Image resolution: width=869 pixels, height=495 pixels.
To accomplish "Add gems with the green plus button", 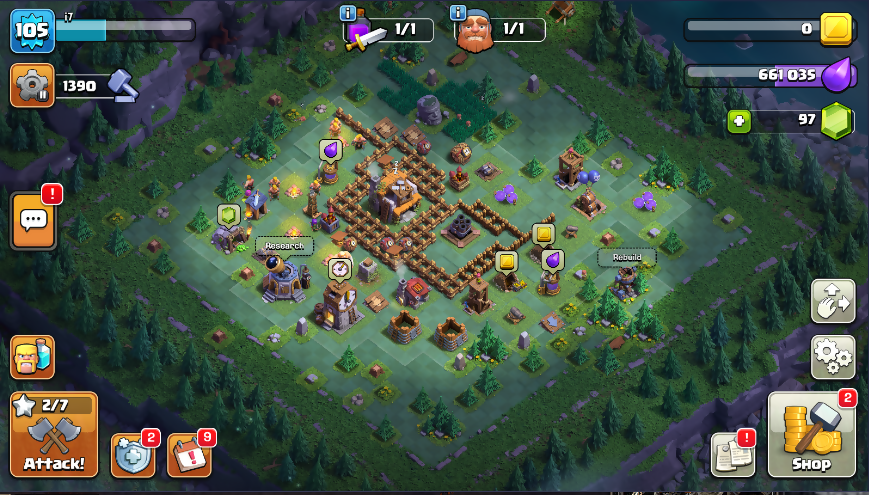I will 740,120.
